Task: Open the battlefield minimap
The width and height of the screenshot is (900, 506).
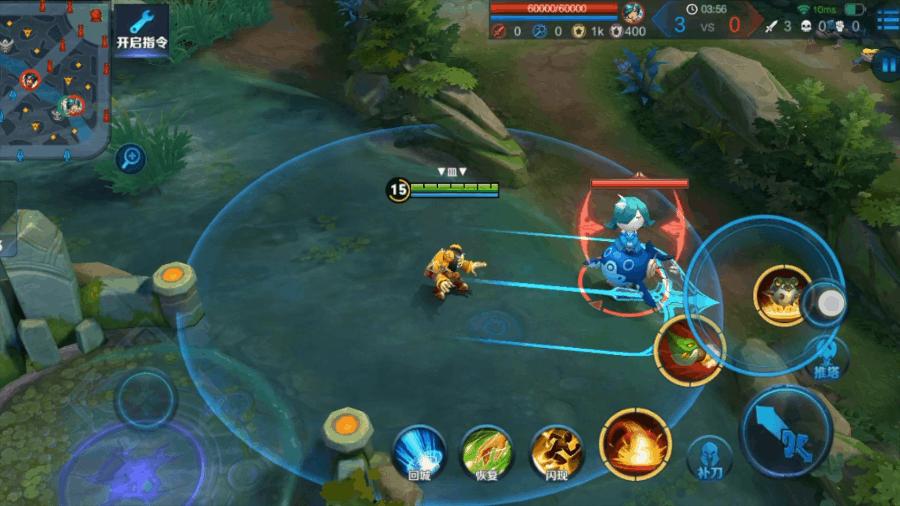Action: pos(54,80)
